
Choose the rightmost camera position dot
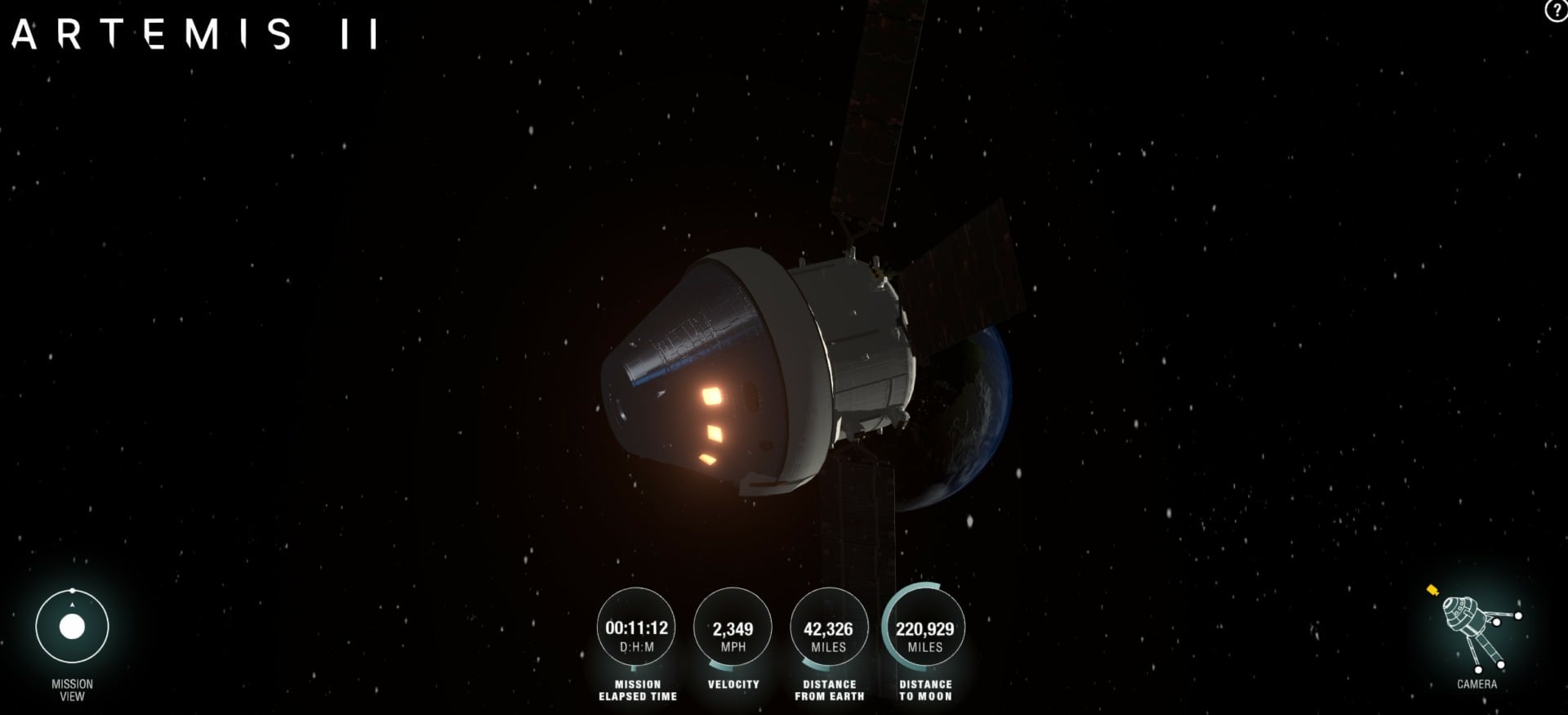(x=1518, y=615)
